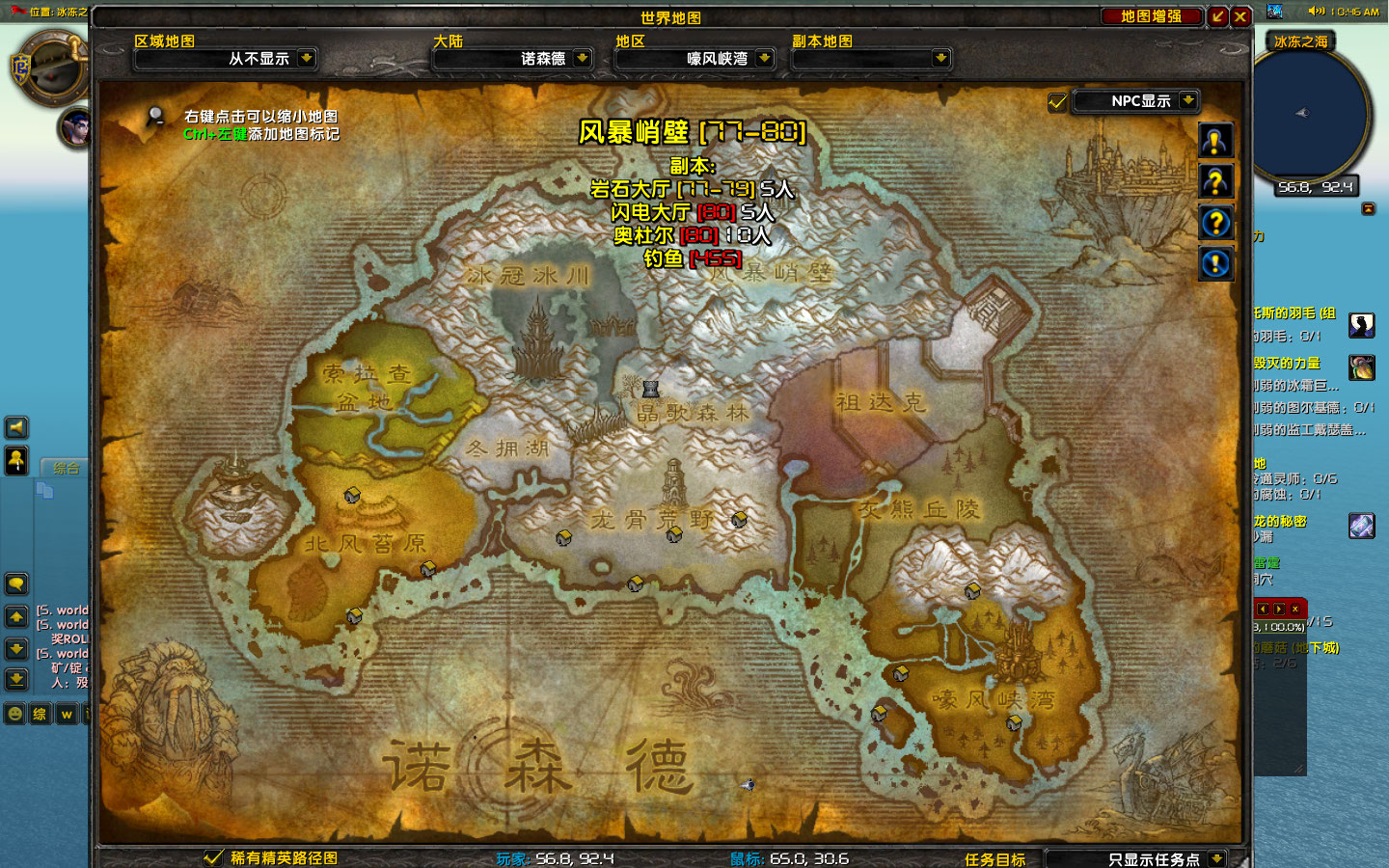Select the 综合 chat tab

pyautogui.click(x=67, y=469)
